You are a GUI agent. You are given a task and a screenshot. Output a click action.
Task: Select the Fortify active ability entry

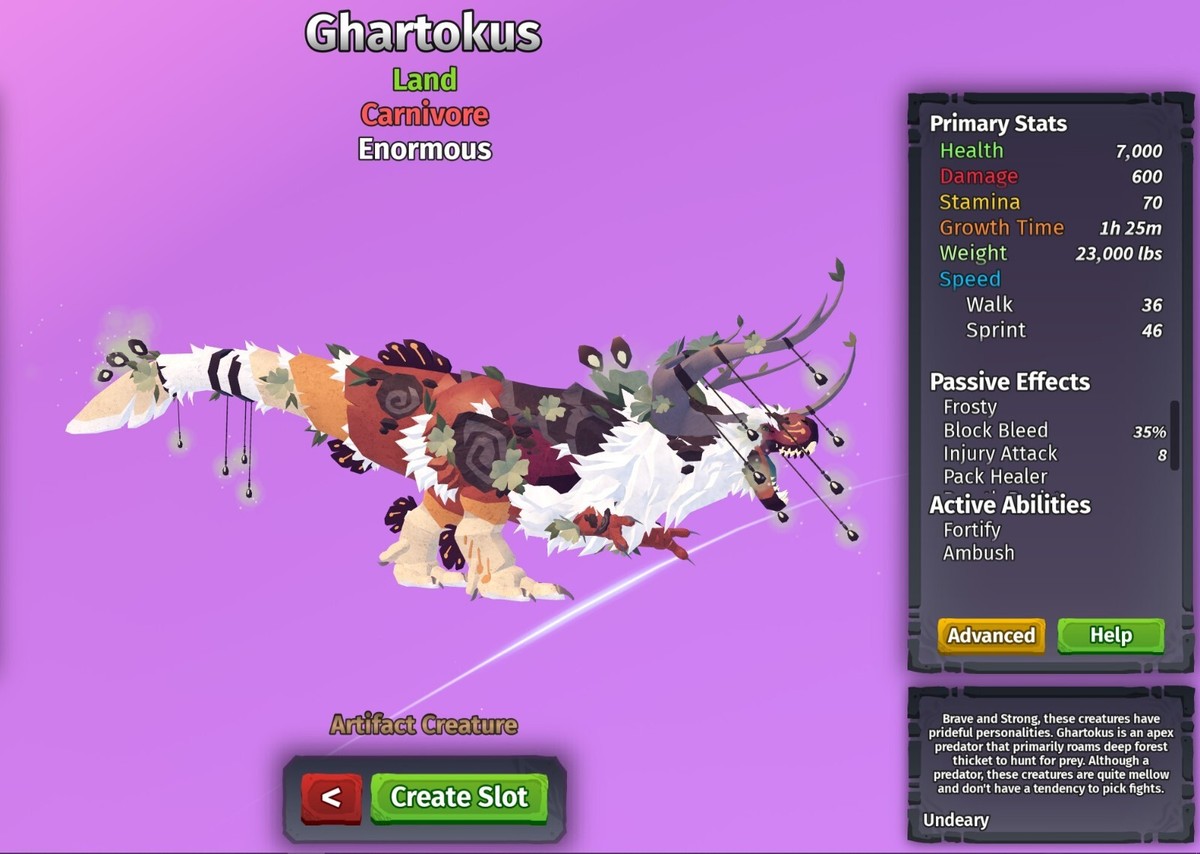pyautogui.click(x=972, y=530)
